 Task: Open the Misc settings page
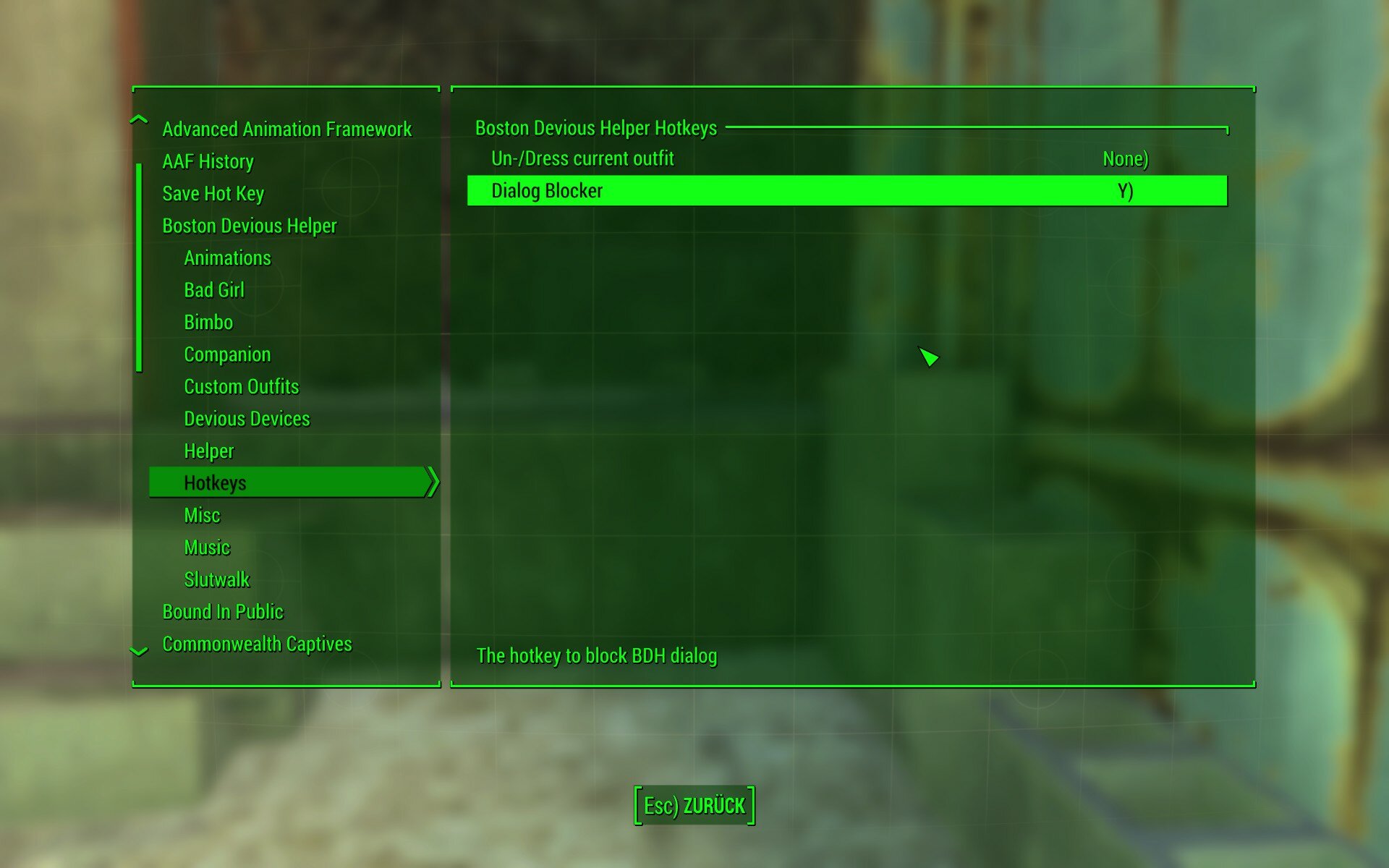tap(203, 515)
